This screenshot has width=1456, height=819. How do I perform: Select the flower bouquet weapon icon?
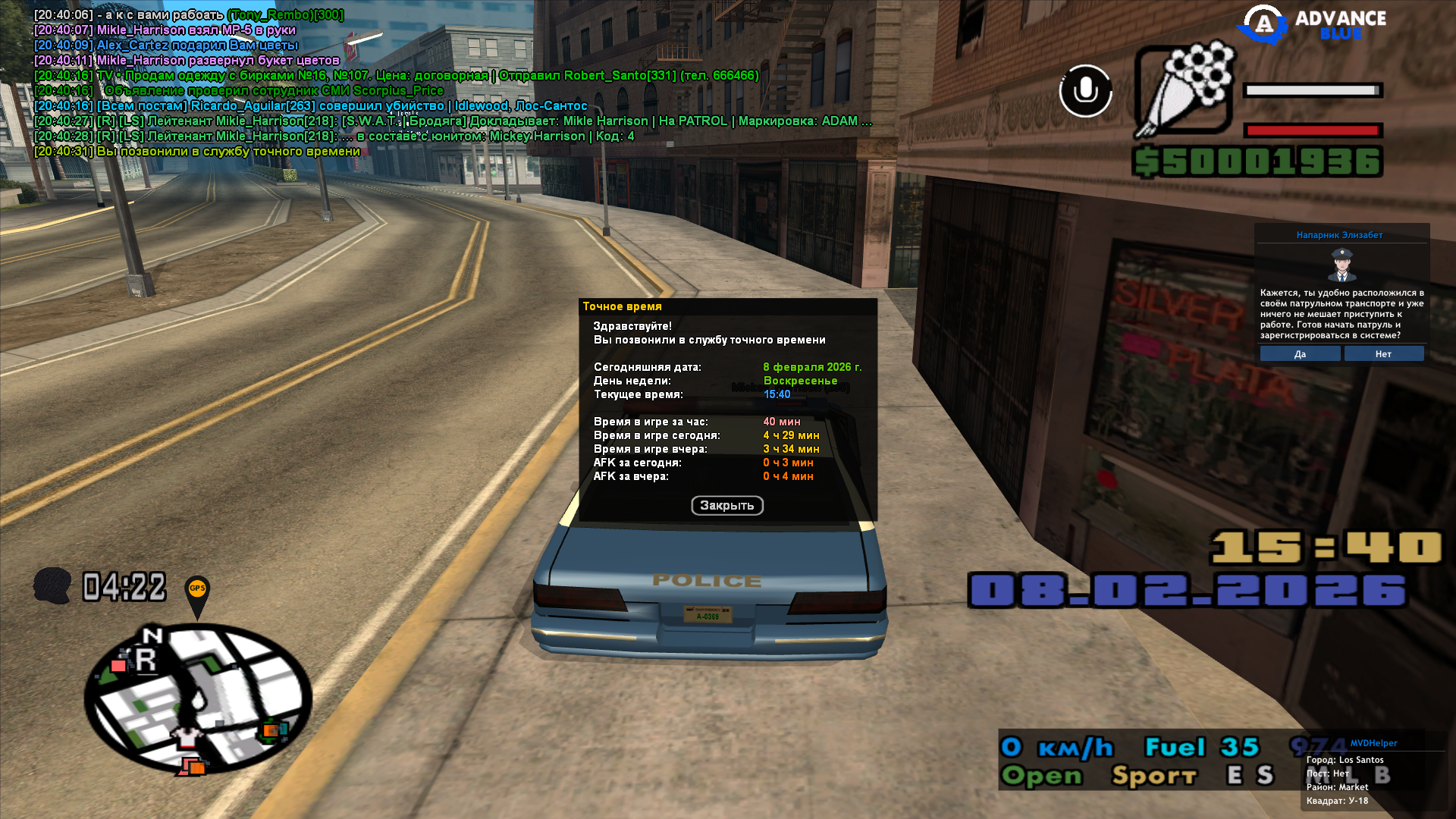tap(1184, 89)
